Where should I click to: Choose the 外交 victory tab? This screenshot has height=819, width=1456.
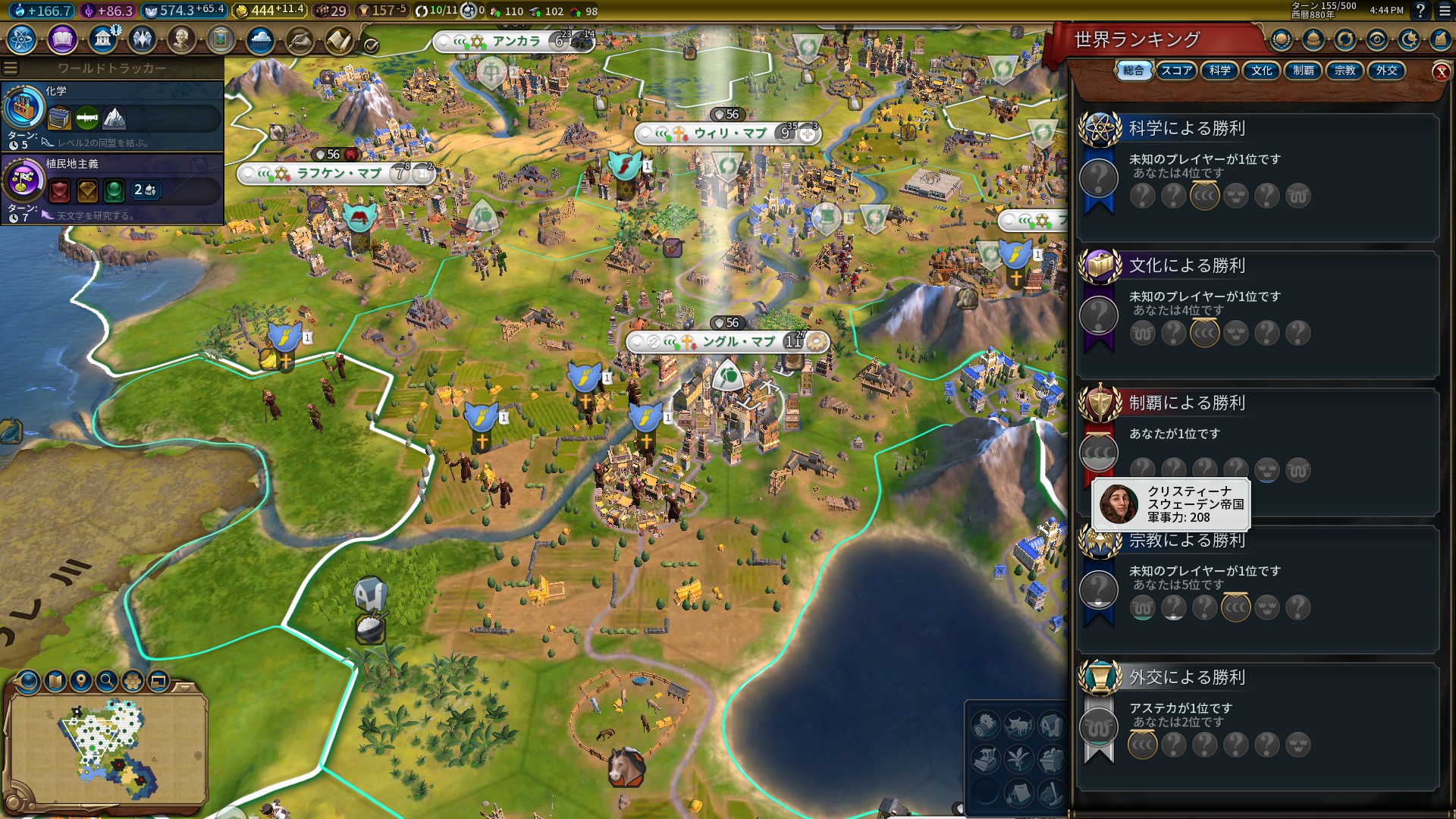coord(1386,71)
